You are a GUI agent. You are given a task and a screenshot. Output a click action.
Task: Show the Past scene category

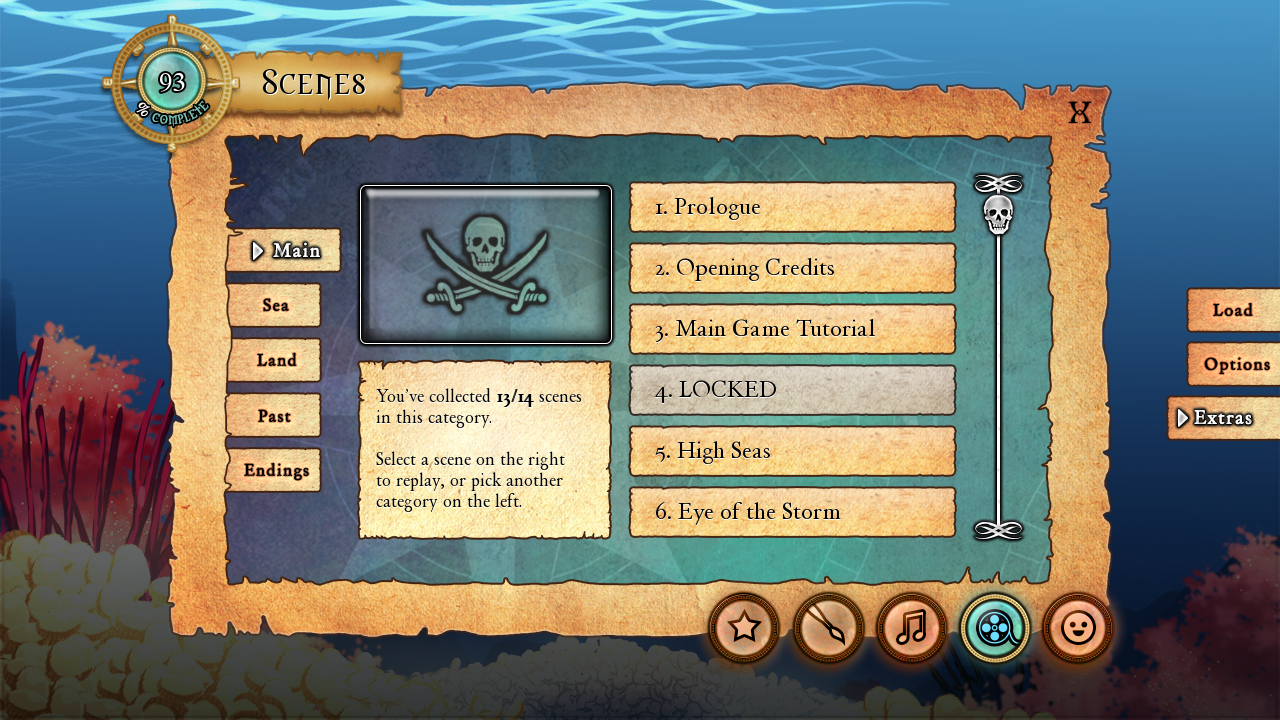(273, 415)
